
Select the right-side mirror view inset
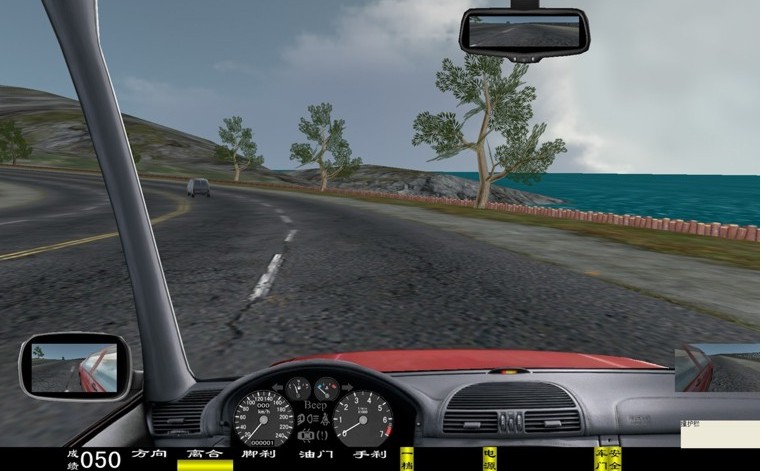tap(717, 367)
